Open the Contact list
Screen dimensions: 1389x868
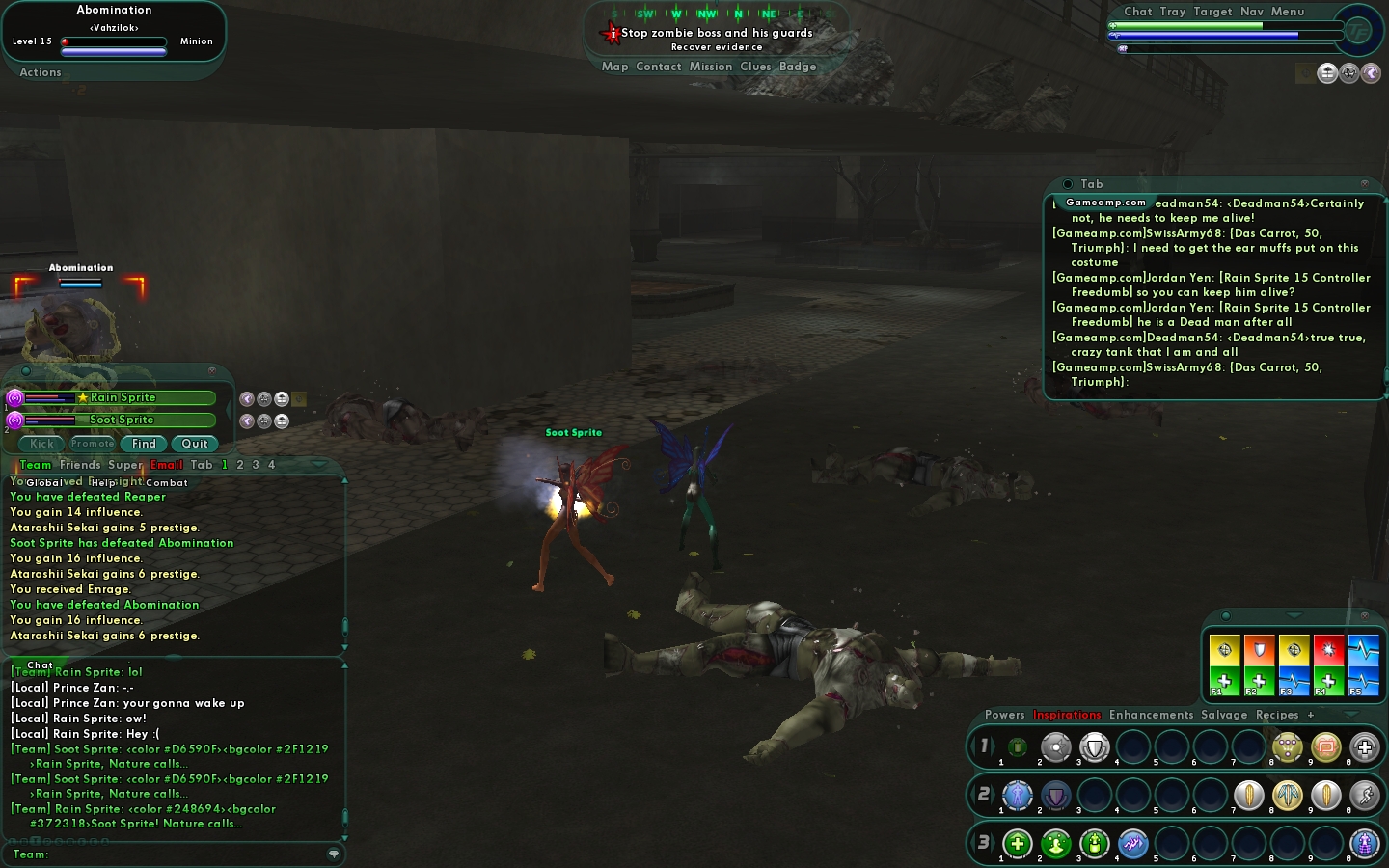pos(659,67)
